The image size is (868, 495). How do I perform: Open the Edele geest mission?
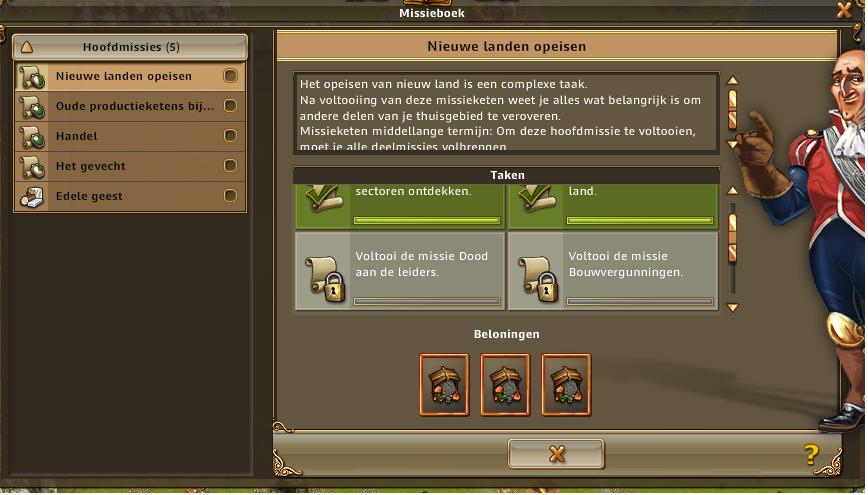[131, 196]
